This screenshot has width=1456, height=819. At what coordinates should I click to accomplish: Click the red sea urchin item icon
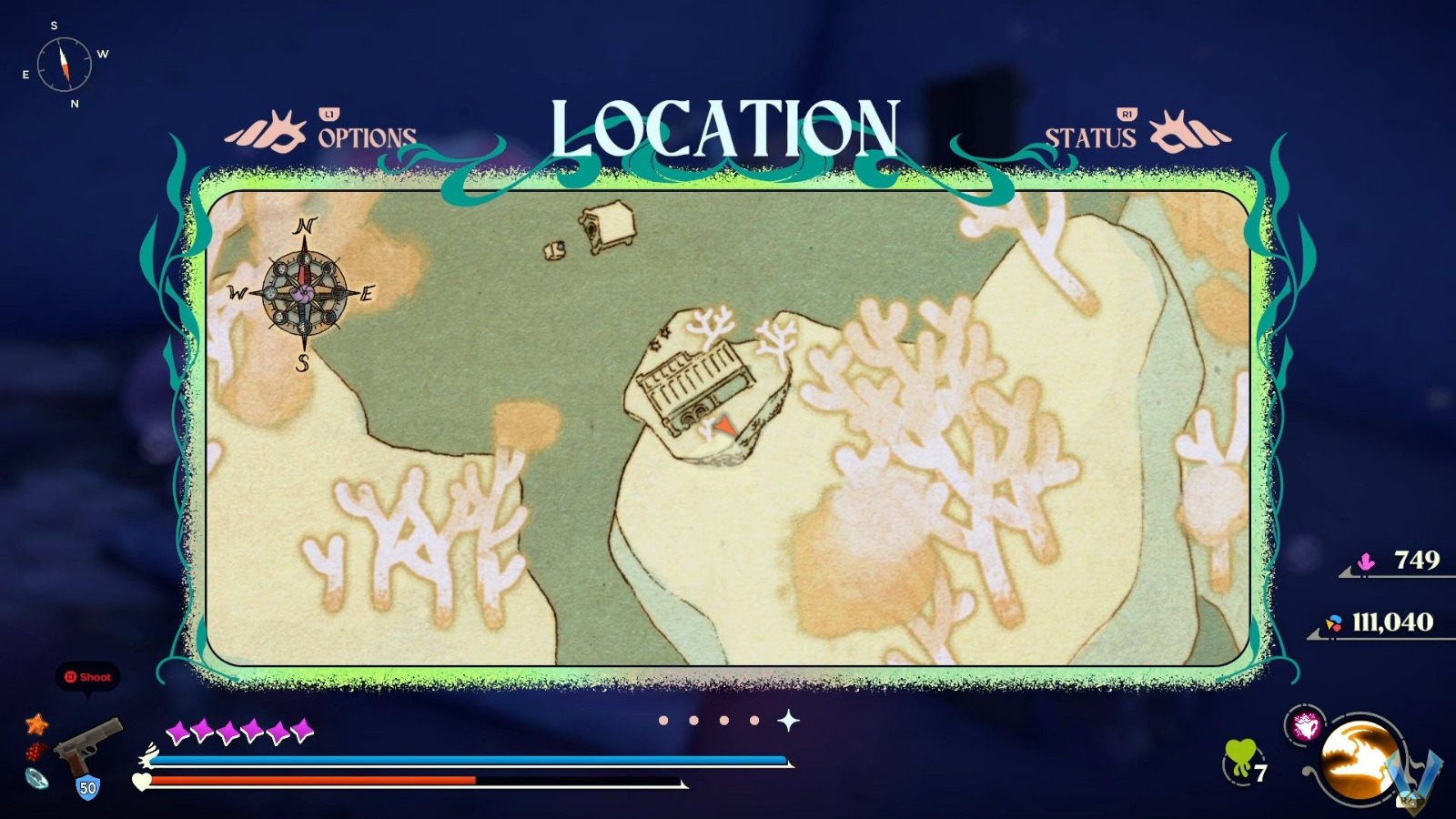(x=35, y=751)
